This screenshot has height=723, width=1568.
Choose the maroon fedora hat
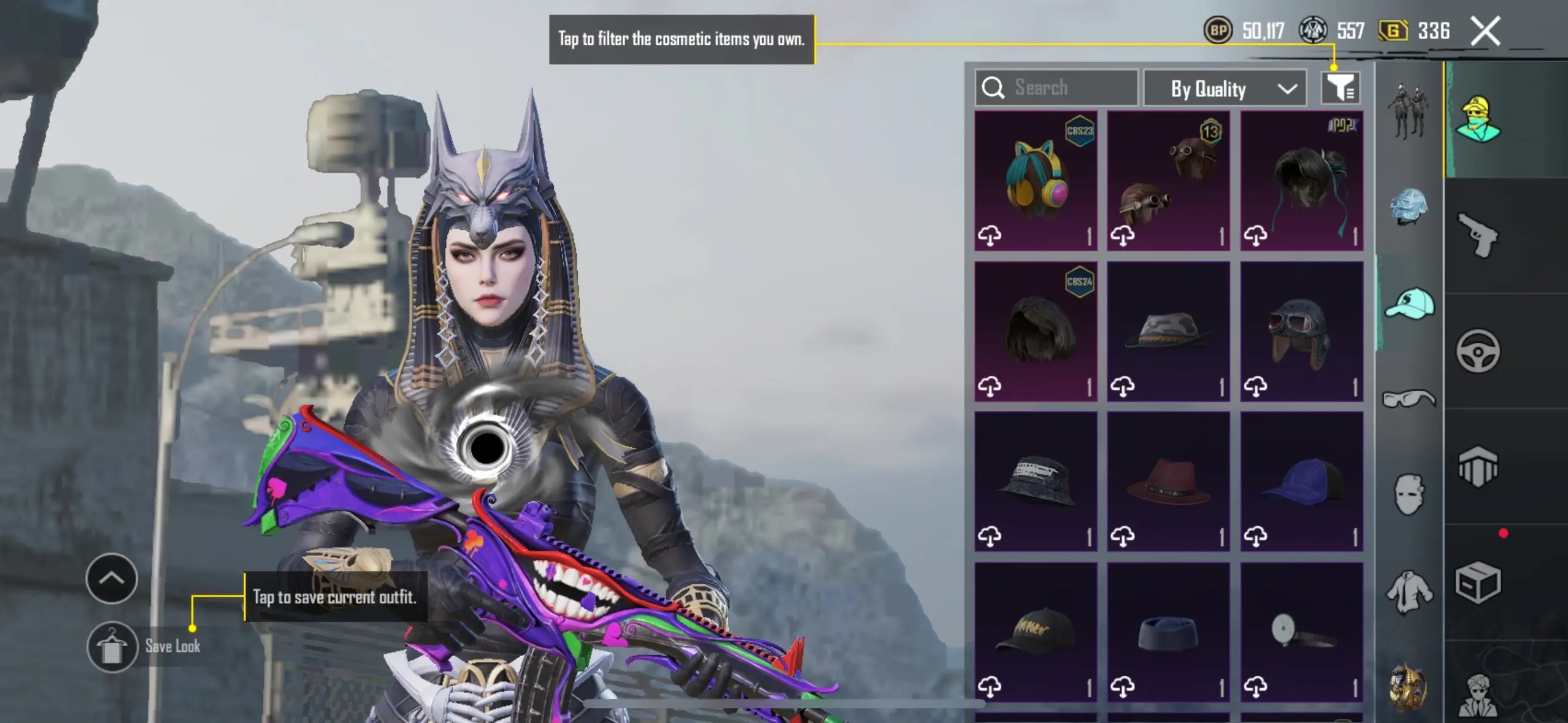1168,482
